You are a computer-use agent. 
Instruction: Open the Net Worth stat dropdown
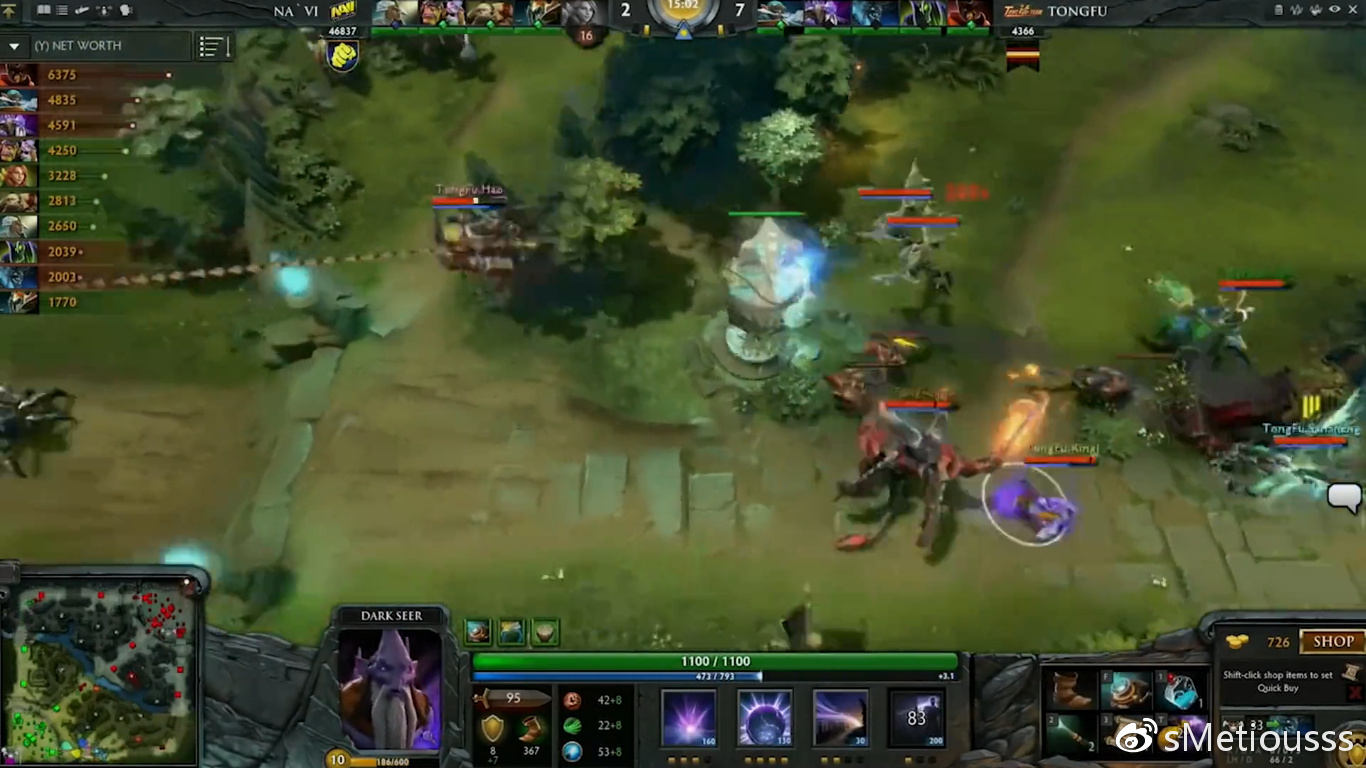[15, 46]
